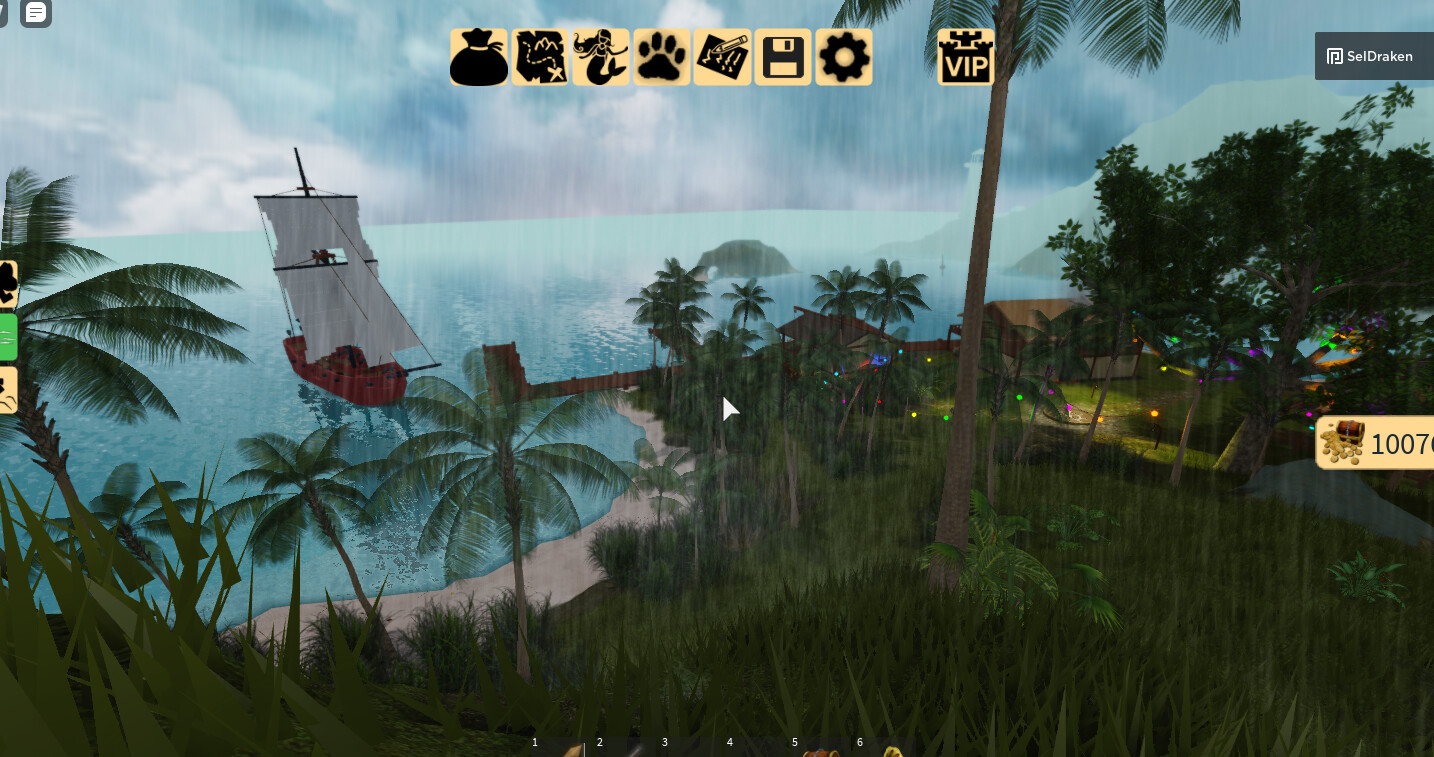Open the quest note with pencil icon

coord(723,57)
